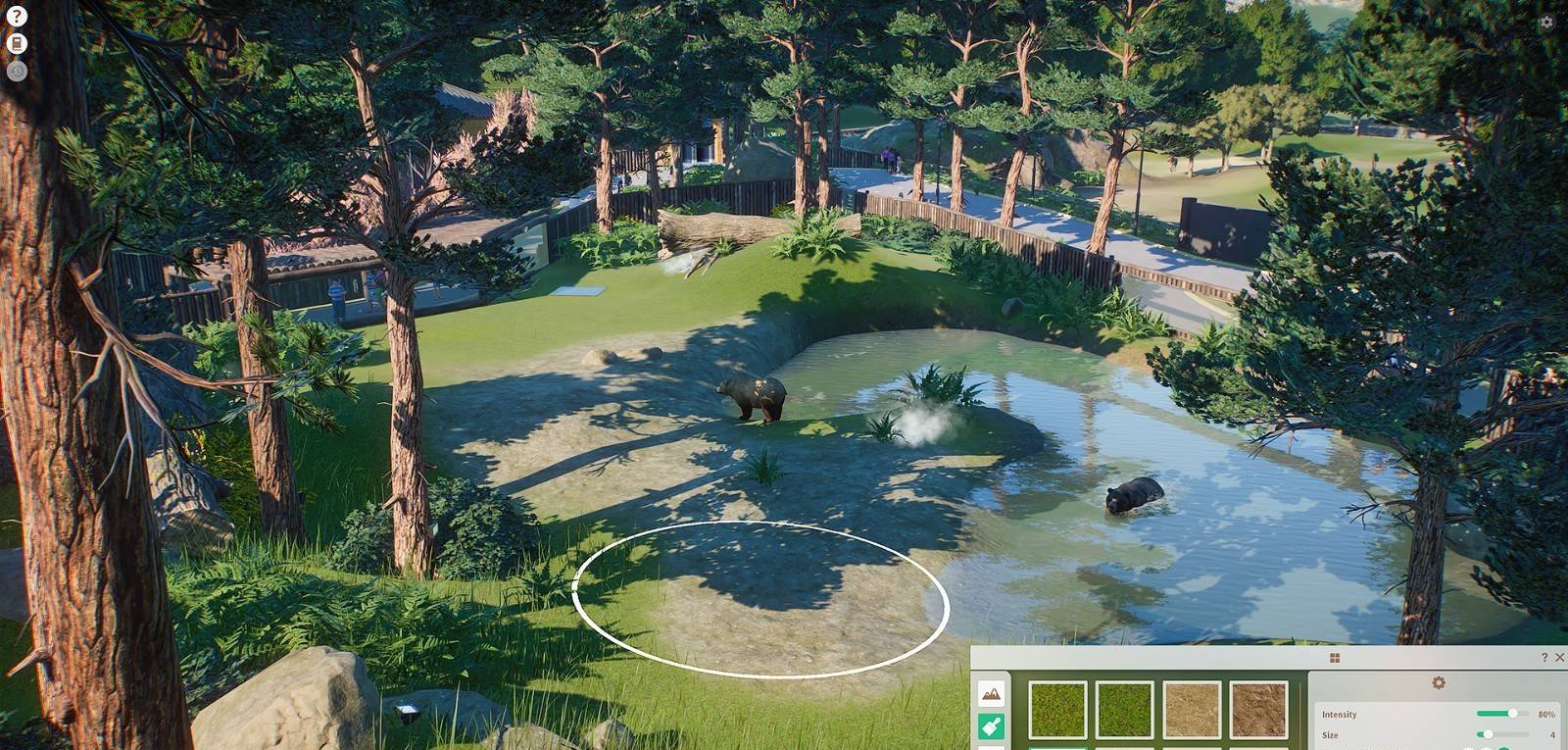Click the scrollbar beside the texture grid

(x=1301, y=708)
